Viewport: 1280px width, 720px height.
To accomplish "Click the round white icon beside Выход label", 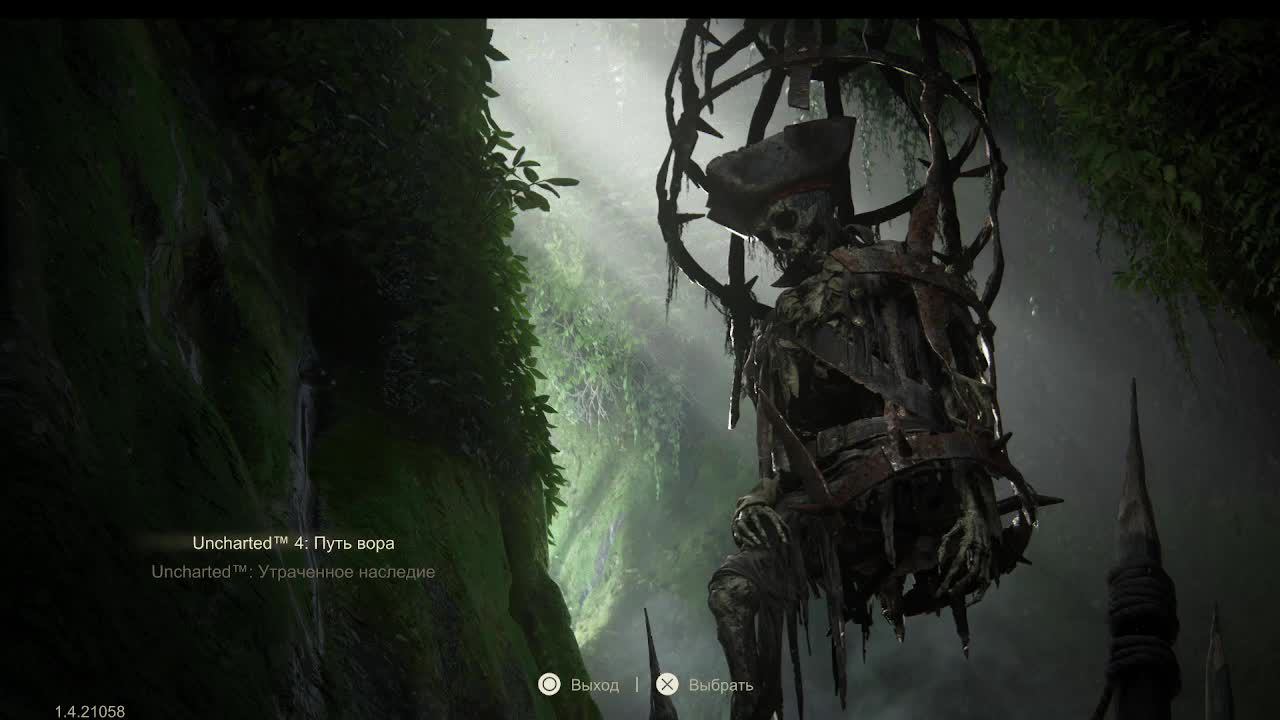I will click(549, 685).
